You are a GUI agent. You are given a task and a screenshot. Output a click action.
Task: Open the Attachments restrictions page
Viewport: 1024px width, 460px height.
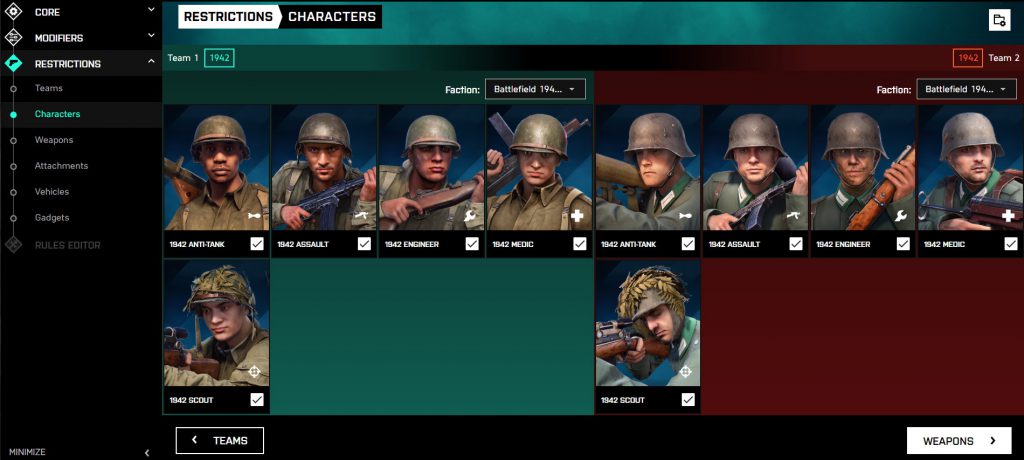point(61,166)
